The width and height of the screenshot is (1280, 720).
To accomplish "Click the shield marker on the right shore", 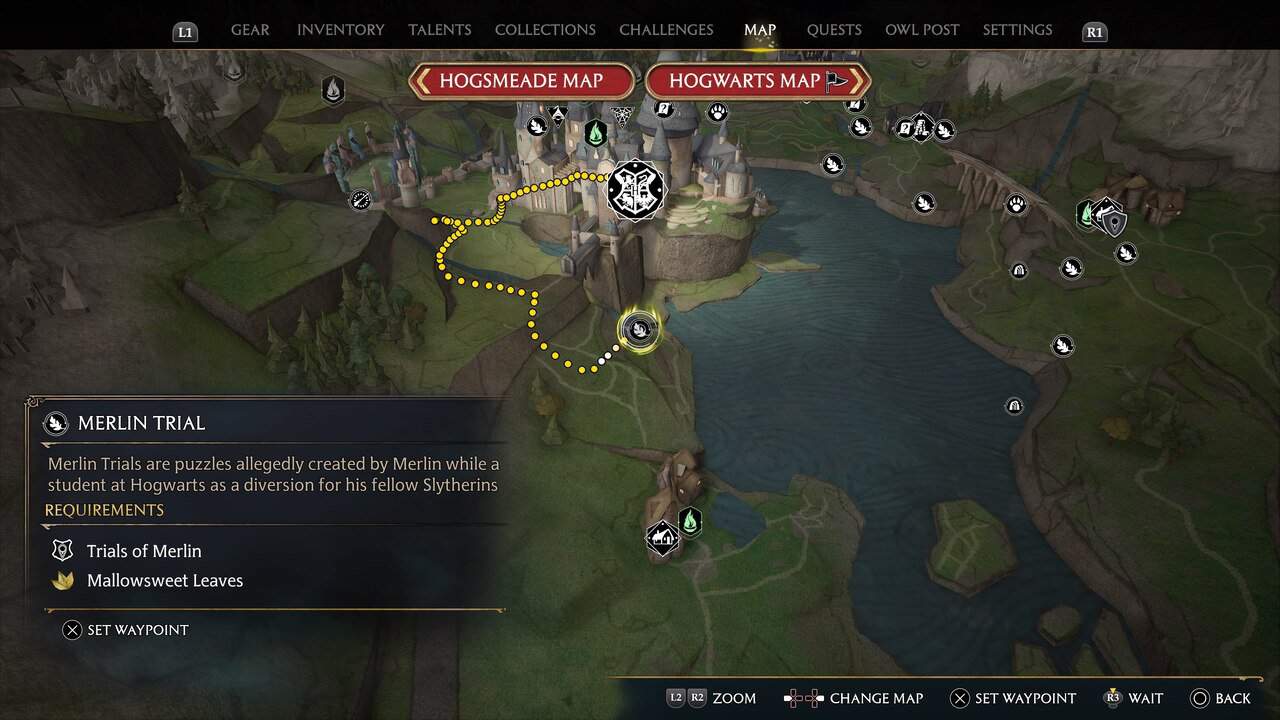I will (1114, 222).
